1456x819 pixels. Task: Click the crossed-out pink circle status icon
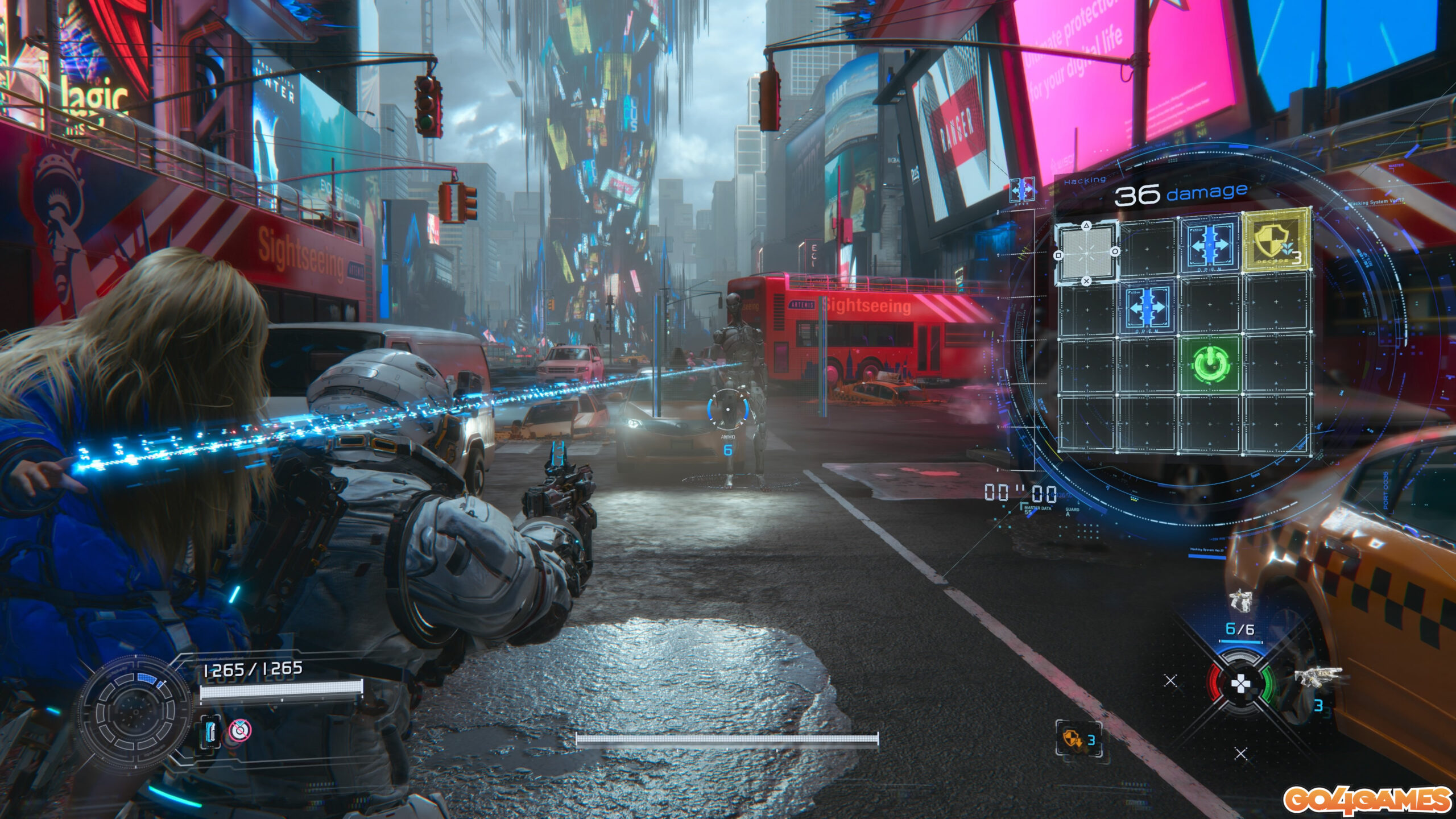coord(239,730)
